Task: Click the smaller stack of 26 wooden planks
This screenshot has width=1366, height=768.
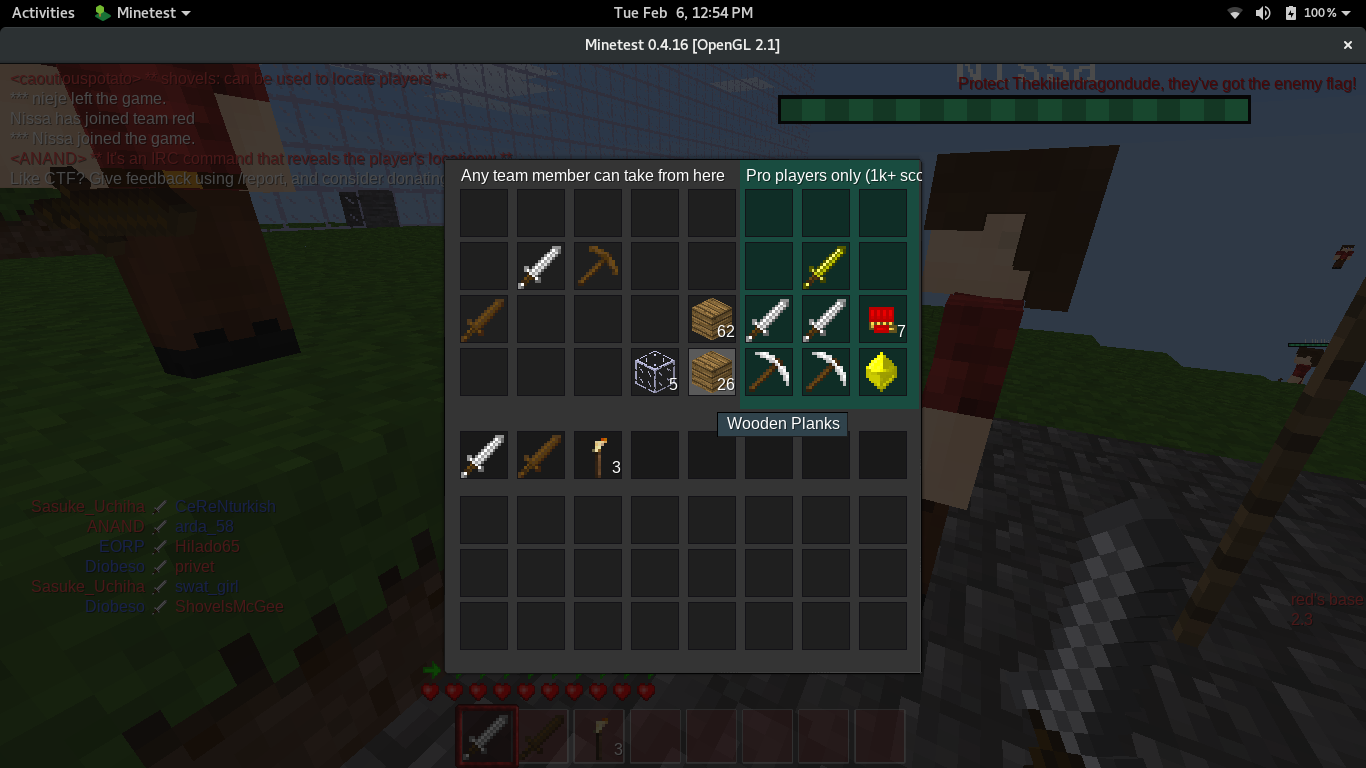Action: 711,371
